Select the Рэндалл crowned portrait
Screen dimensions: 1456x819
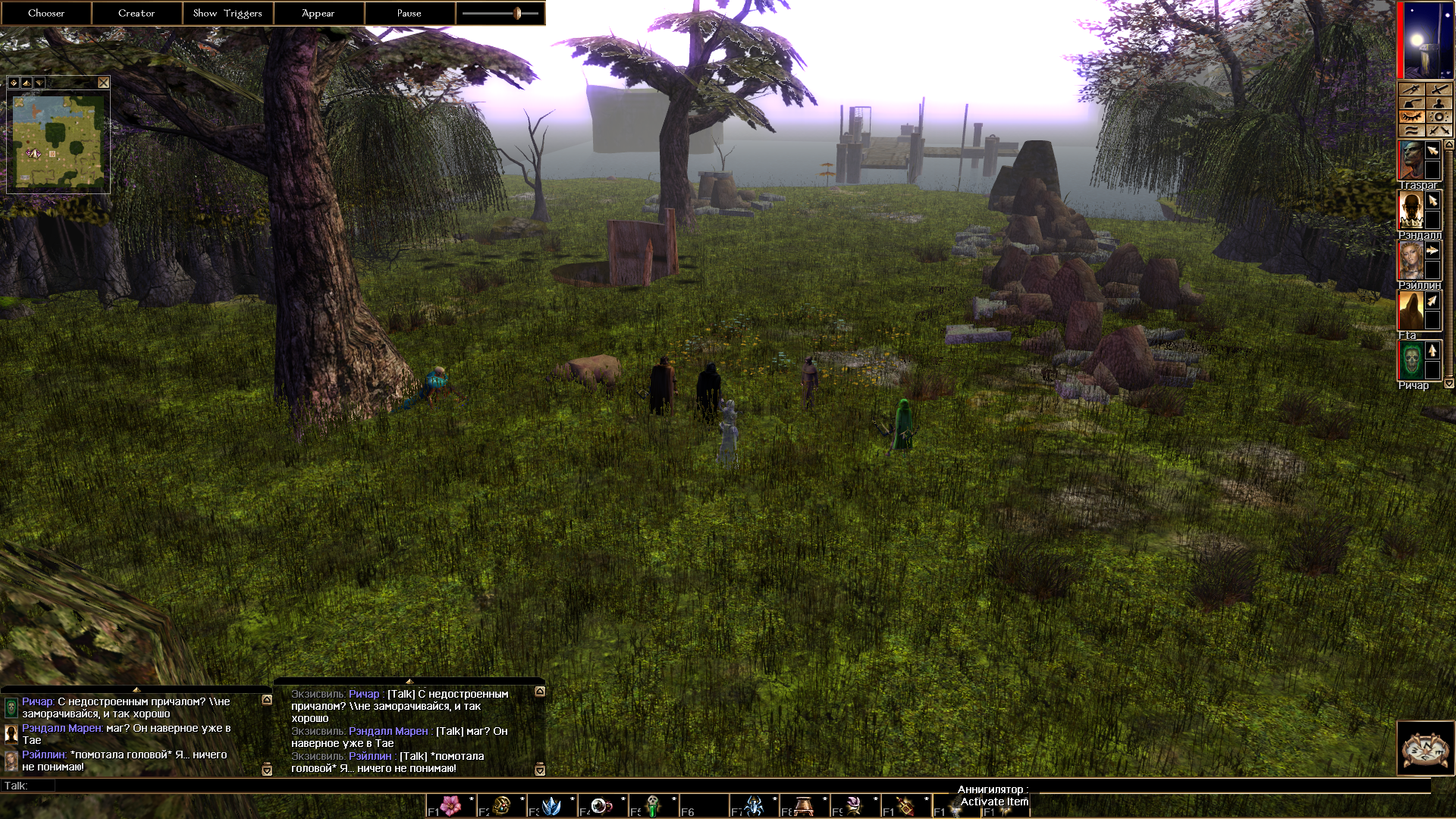[x=1410, y=211]
